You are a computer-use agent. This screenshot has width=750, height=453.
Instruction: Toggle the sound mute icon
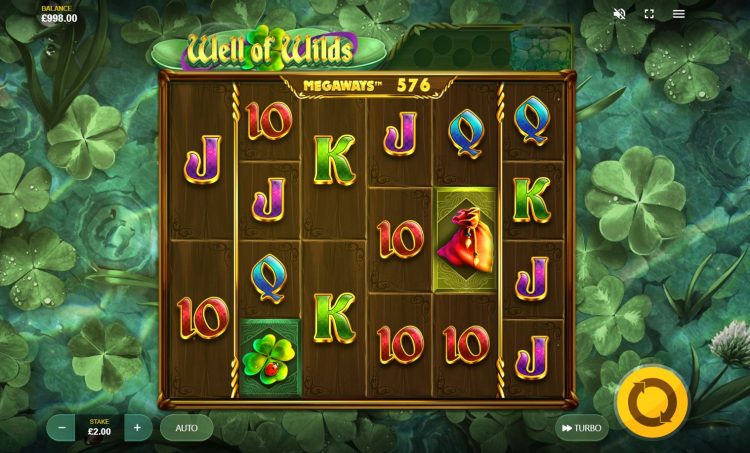[x=619, y=14]
